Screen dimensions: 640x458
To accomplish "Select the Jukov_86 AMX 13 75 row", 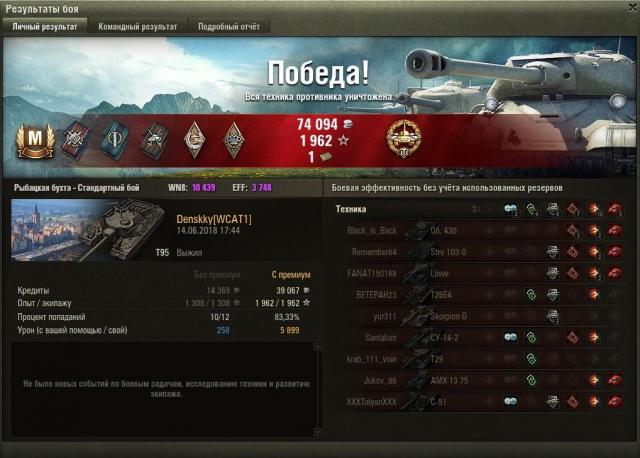I will click(480, 380).
